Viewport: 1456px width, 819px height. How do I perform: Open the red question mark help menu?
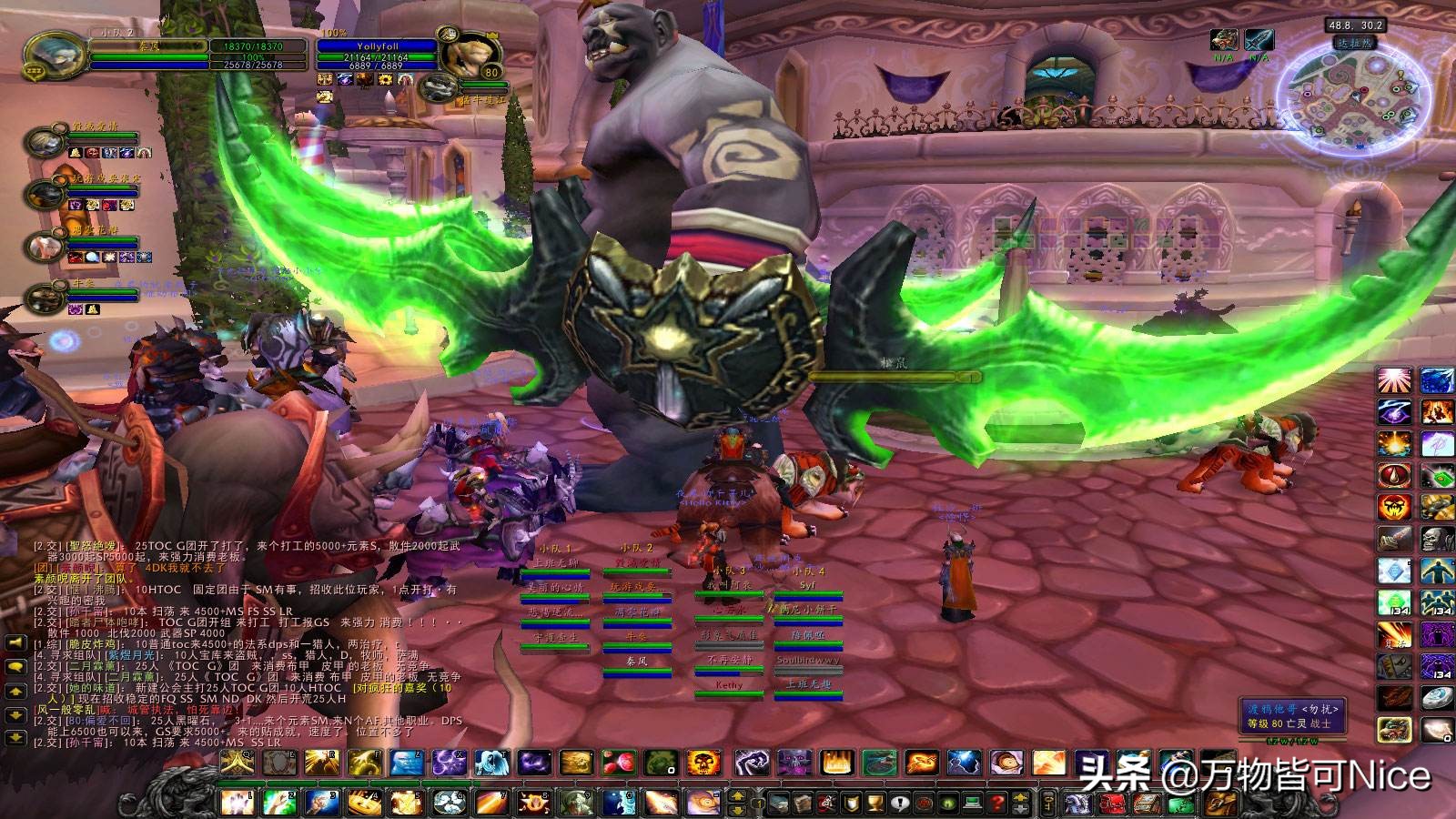pyautogui.click(x=997, y=803)
